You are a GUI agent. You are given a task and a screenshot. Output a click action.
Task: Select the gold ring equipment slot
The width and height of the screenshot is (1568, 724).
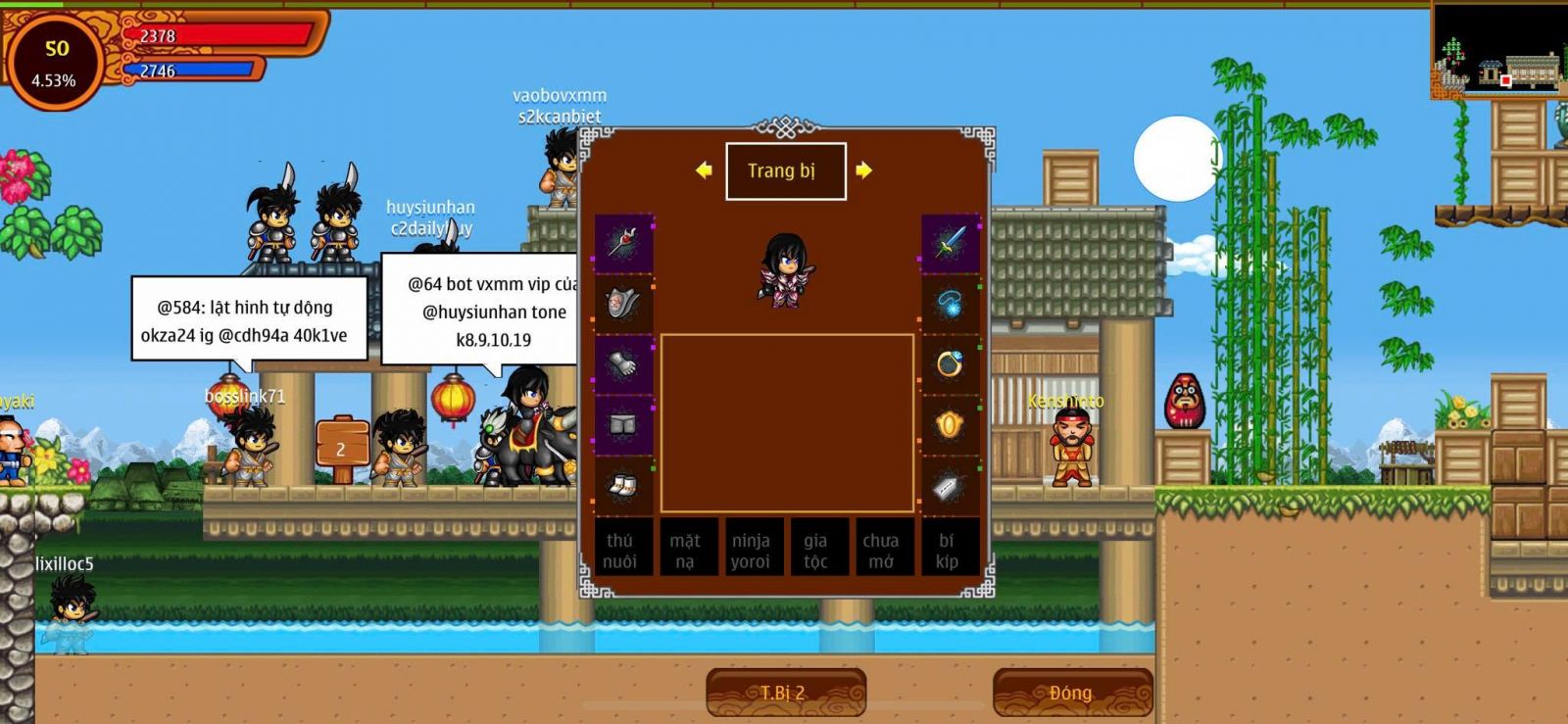click(x=950, y=364)
